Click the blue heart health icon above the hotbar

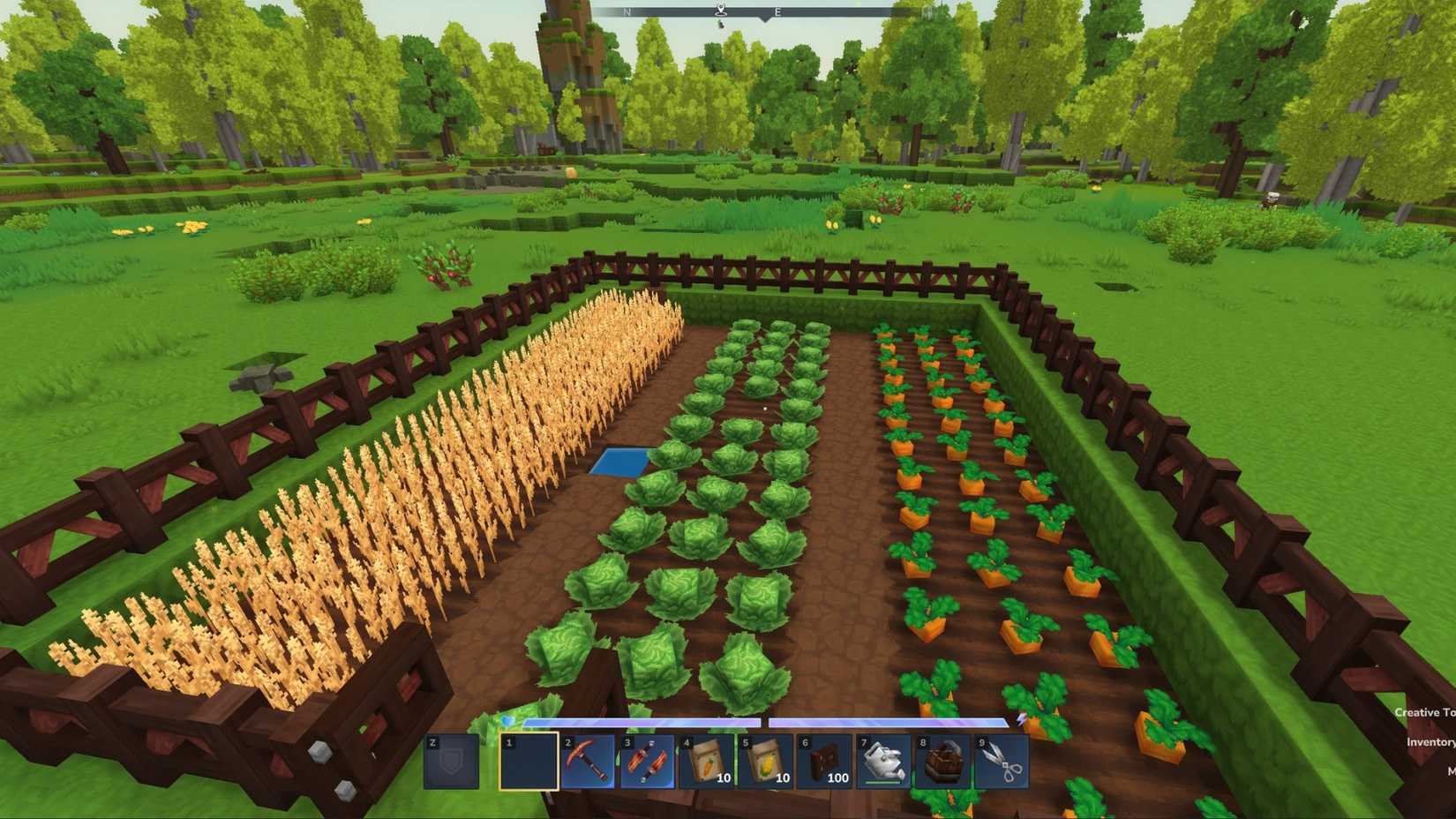(507, 719)
